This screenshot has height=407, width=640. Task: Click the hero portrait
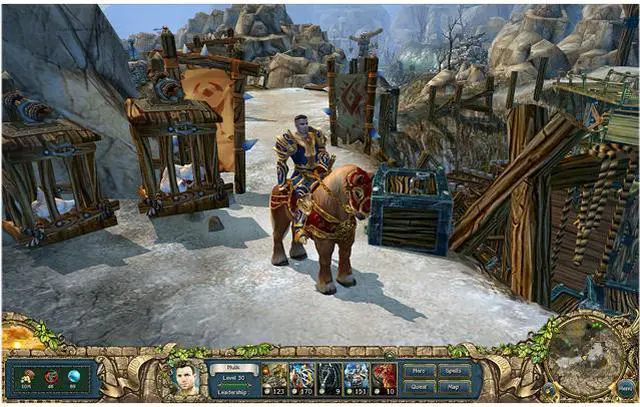coord(184,379)
